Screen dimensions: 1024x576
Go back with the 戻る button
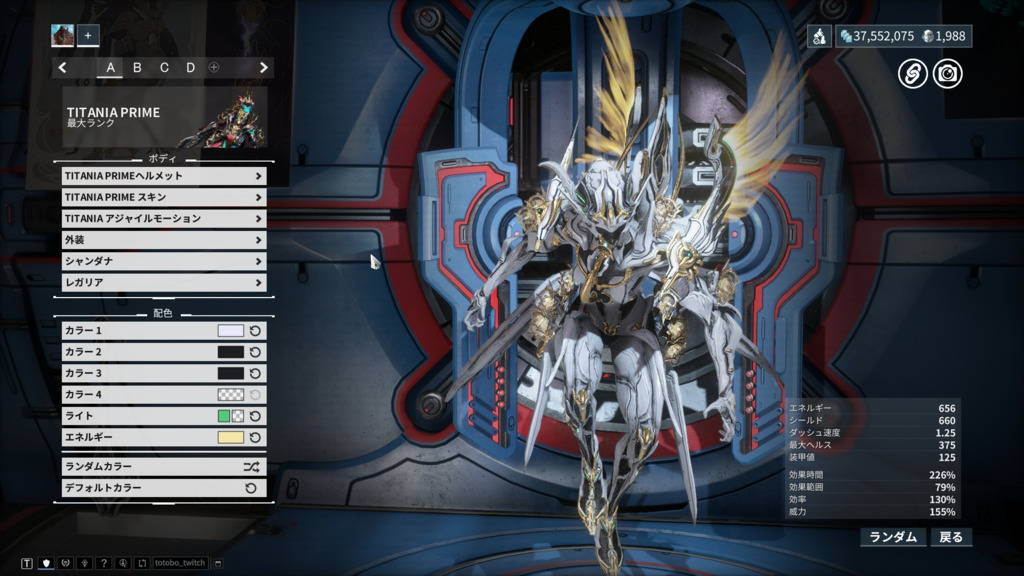point(950,537)
